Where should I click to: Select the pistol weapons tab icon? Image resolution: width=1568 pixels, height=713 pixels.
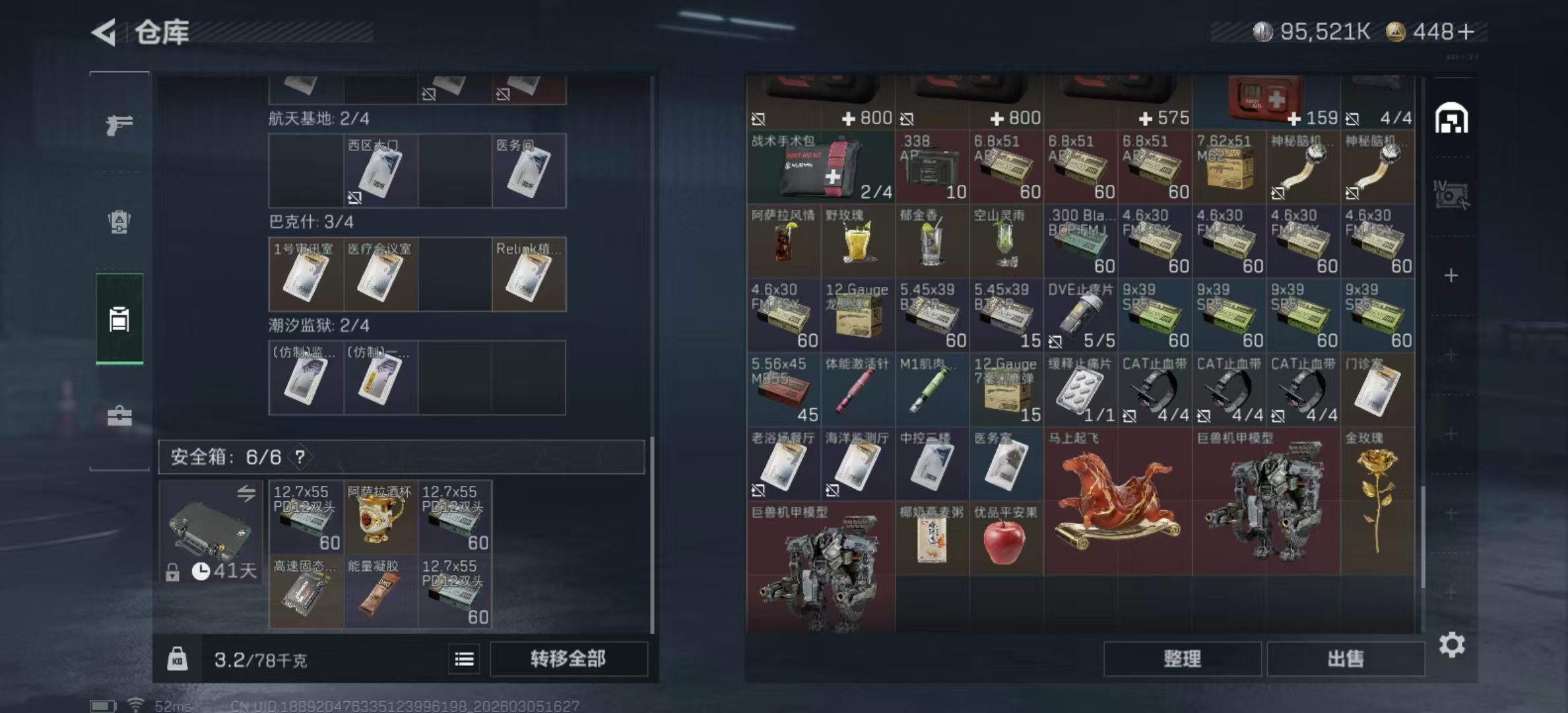(x=119, y=123)
